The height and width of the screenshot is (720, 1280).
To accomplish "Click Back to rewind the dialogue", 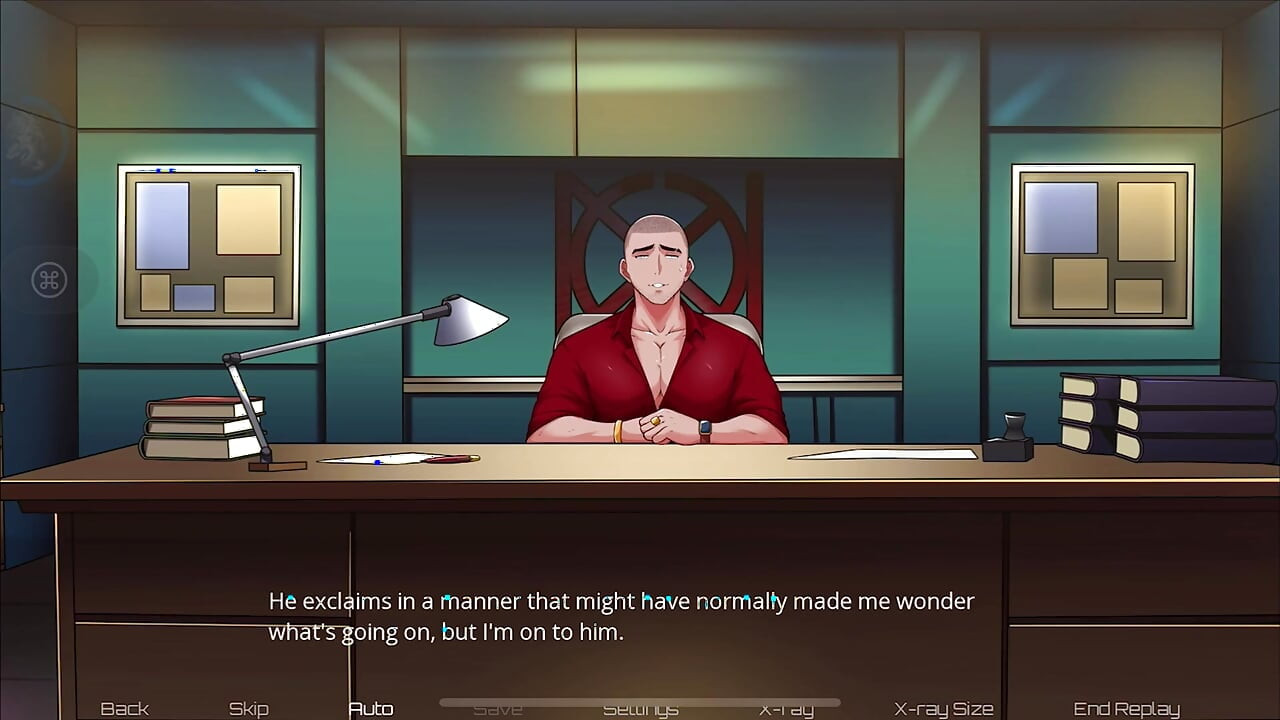I will tap(124, 708).
